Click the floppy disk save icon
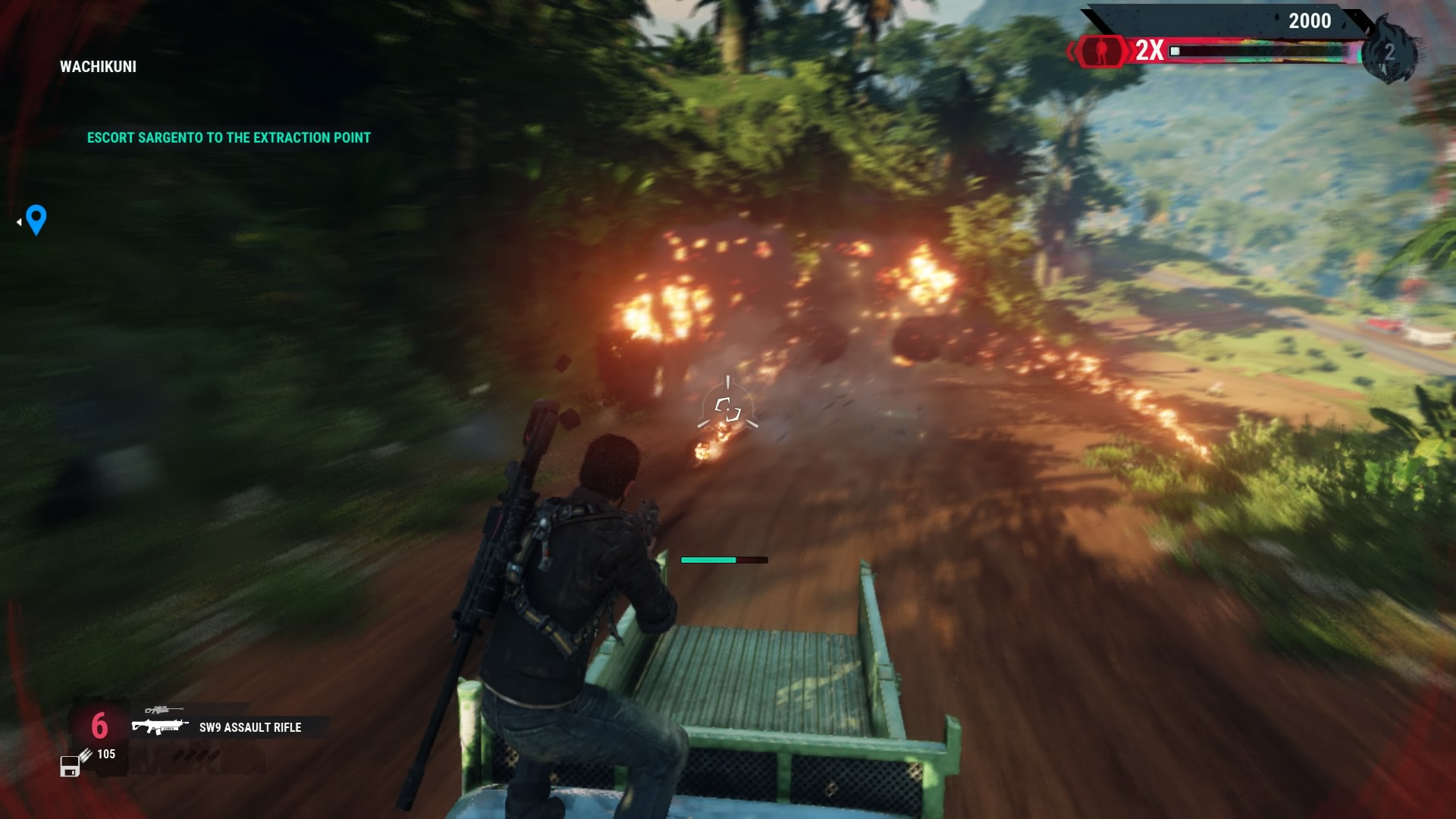1456x819 pixels. point(70,767)
